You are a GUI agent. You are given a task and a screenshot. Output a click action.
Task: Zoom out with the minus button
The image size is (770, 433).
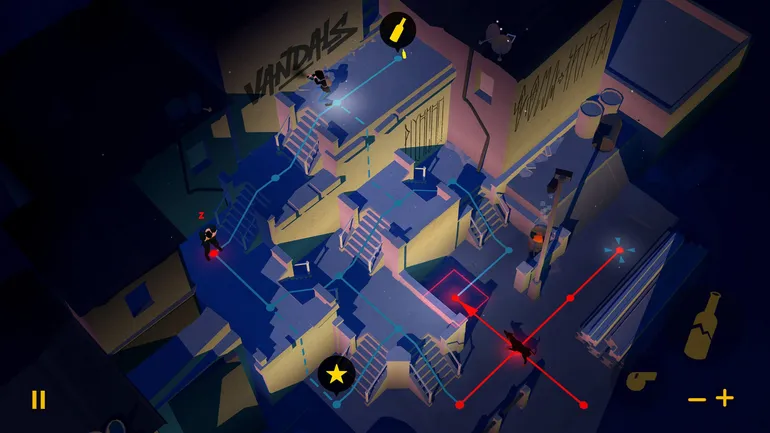tap(697, 399)
